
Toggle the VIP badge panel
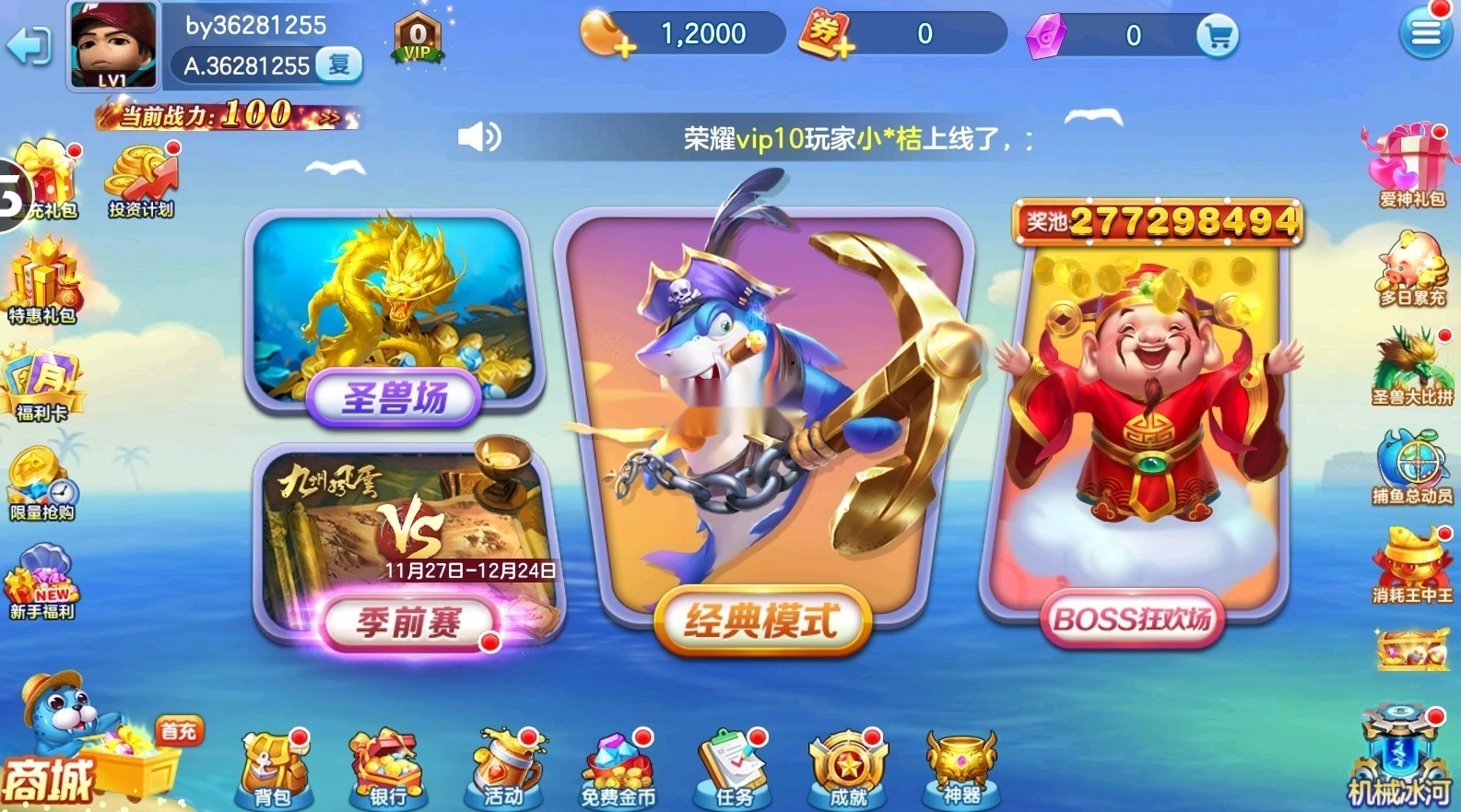coord(416,39)
